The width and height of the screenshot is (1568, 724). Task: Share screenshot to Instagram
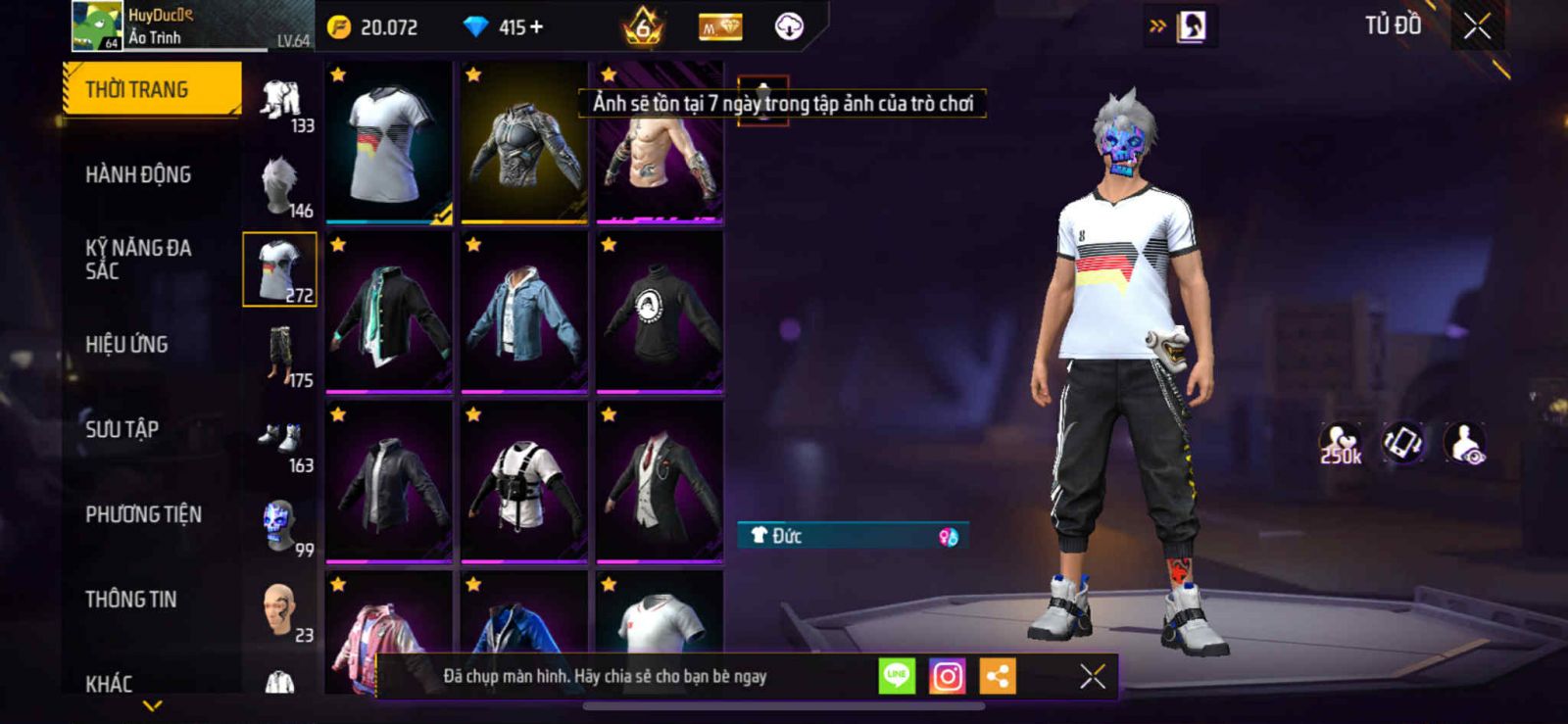point(947,676)
